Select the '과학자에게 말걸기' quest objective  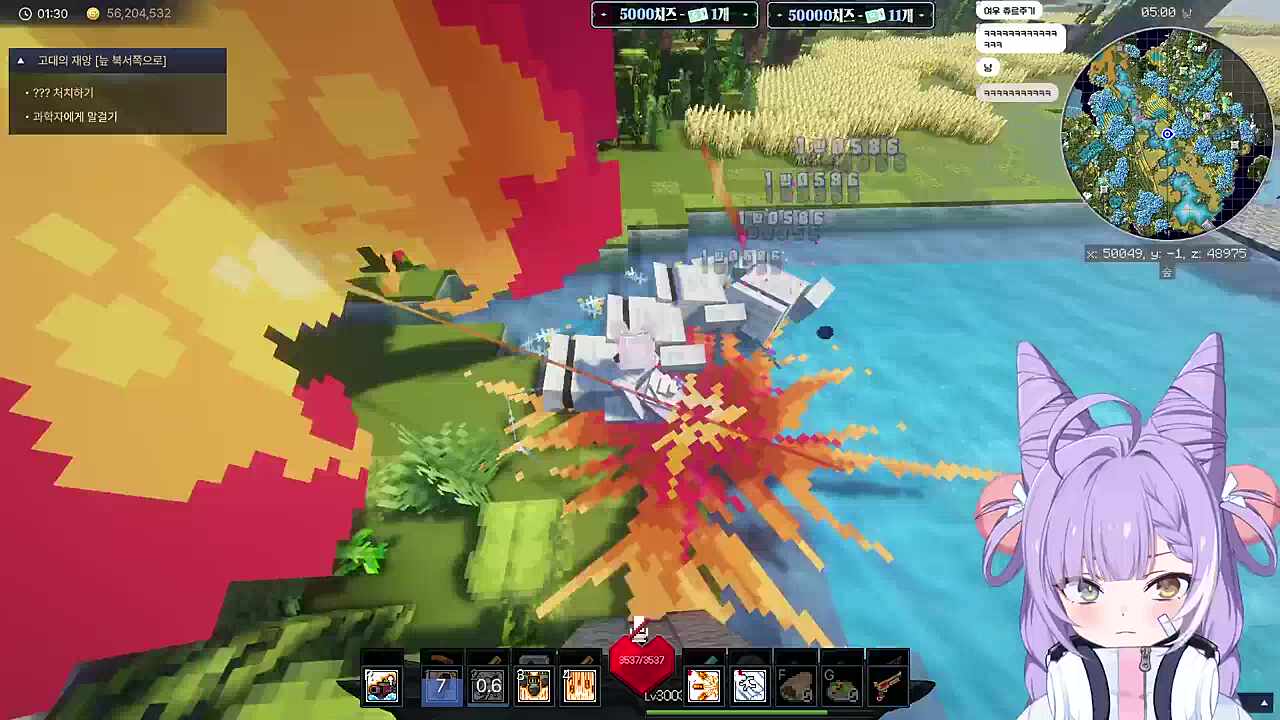pos(75,117)
